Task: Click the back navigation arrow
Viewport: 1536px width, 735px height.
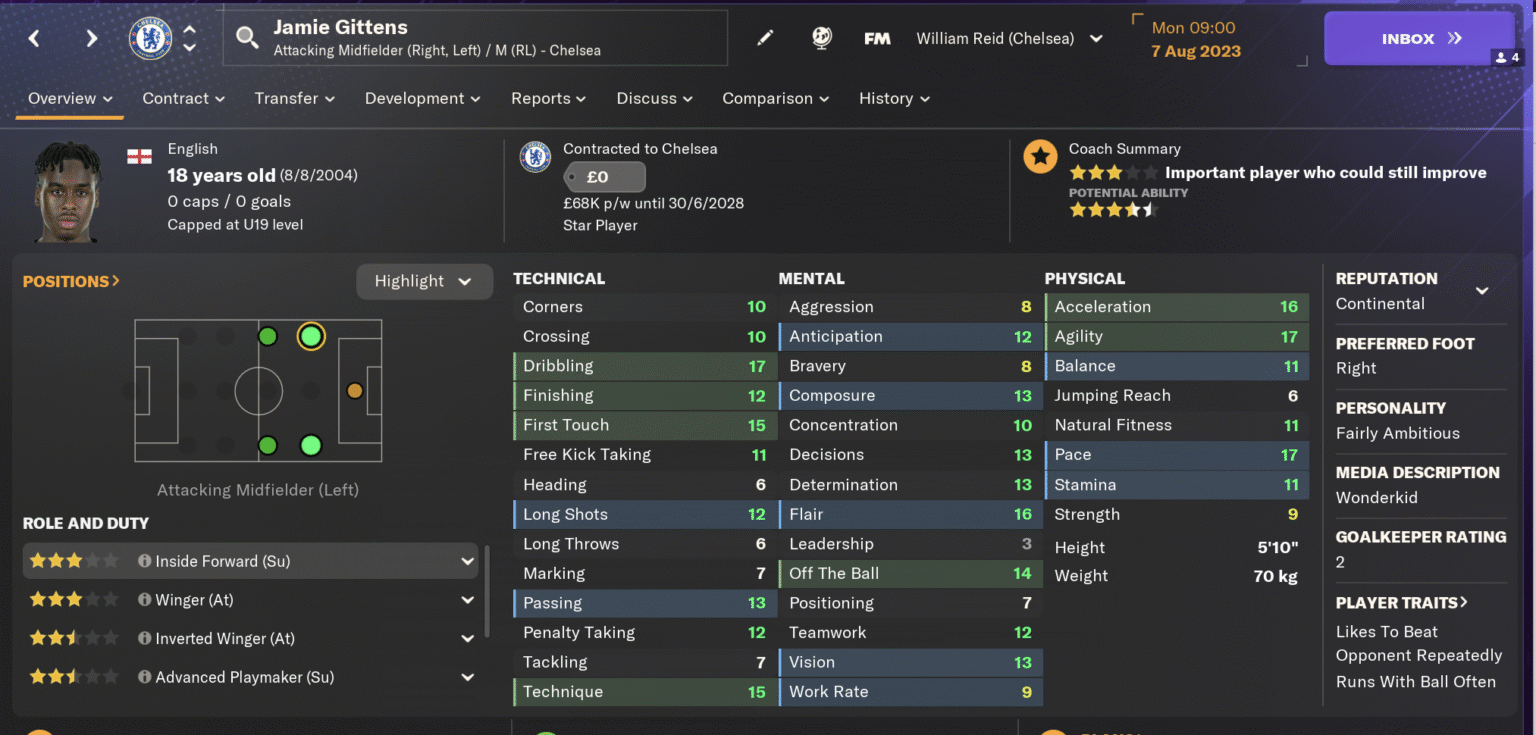Action: coord(33,37)
